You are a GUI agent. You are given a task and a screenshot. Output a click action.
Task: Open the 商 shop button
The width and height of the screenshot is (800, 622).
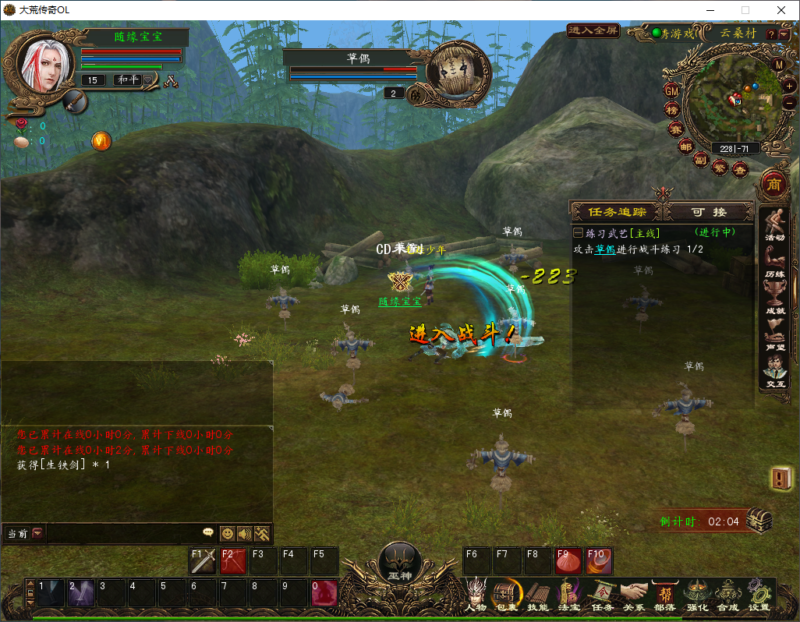point(772,184)
